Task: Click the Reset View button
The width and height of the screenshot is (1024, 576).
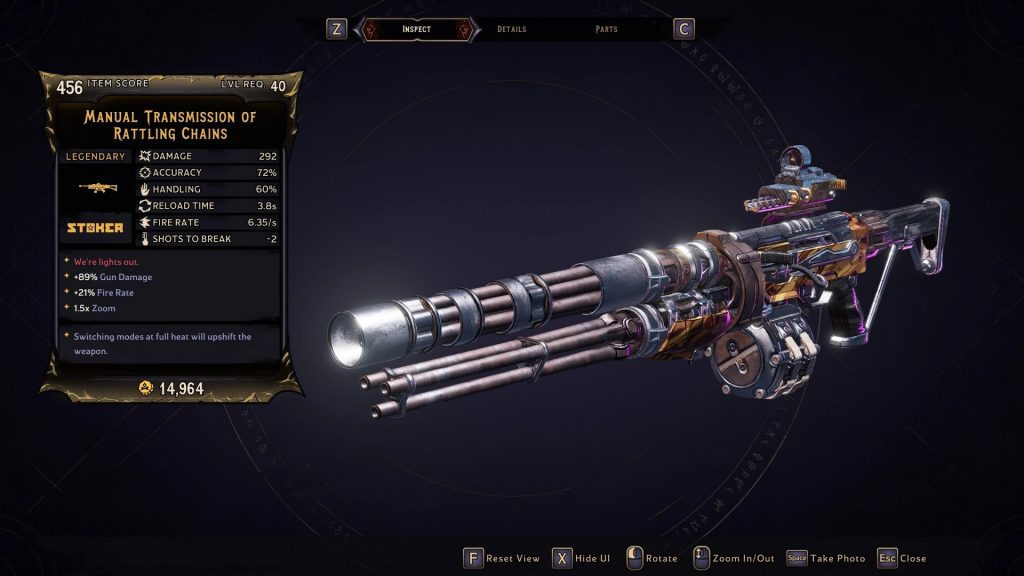Action: click(x=502, y=558)
